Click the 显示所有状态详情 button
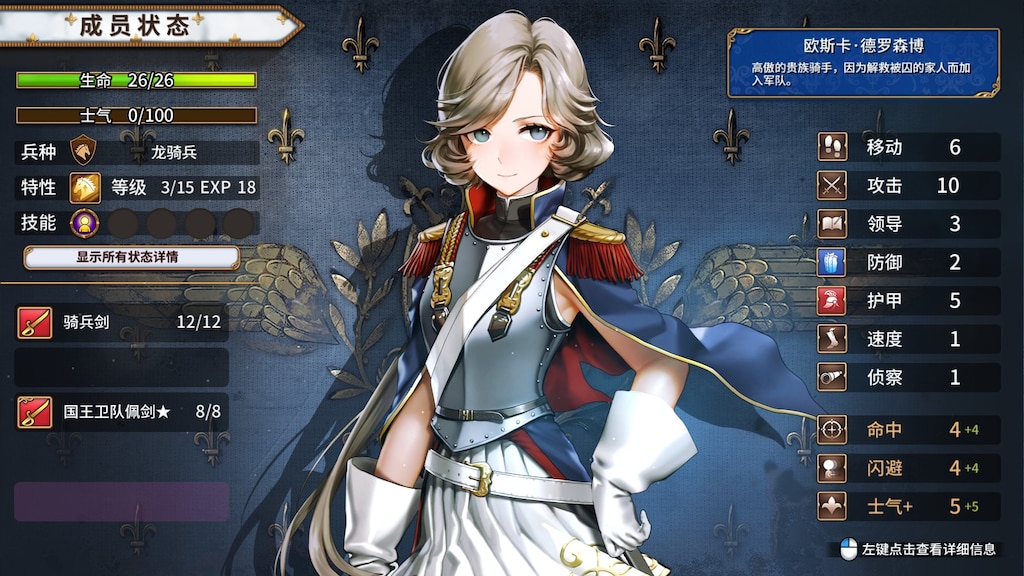 pyautogui.click(x=131, y=257)
